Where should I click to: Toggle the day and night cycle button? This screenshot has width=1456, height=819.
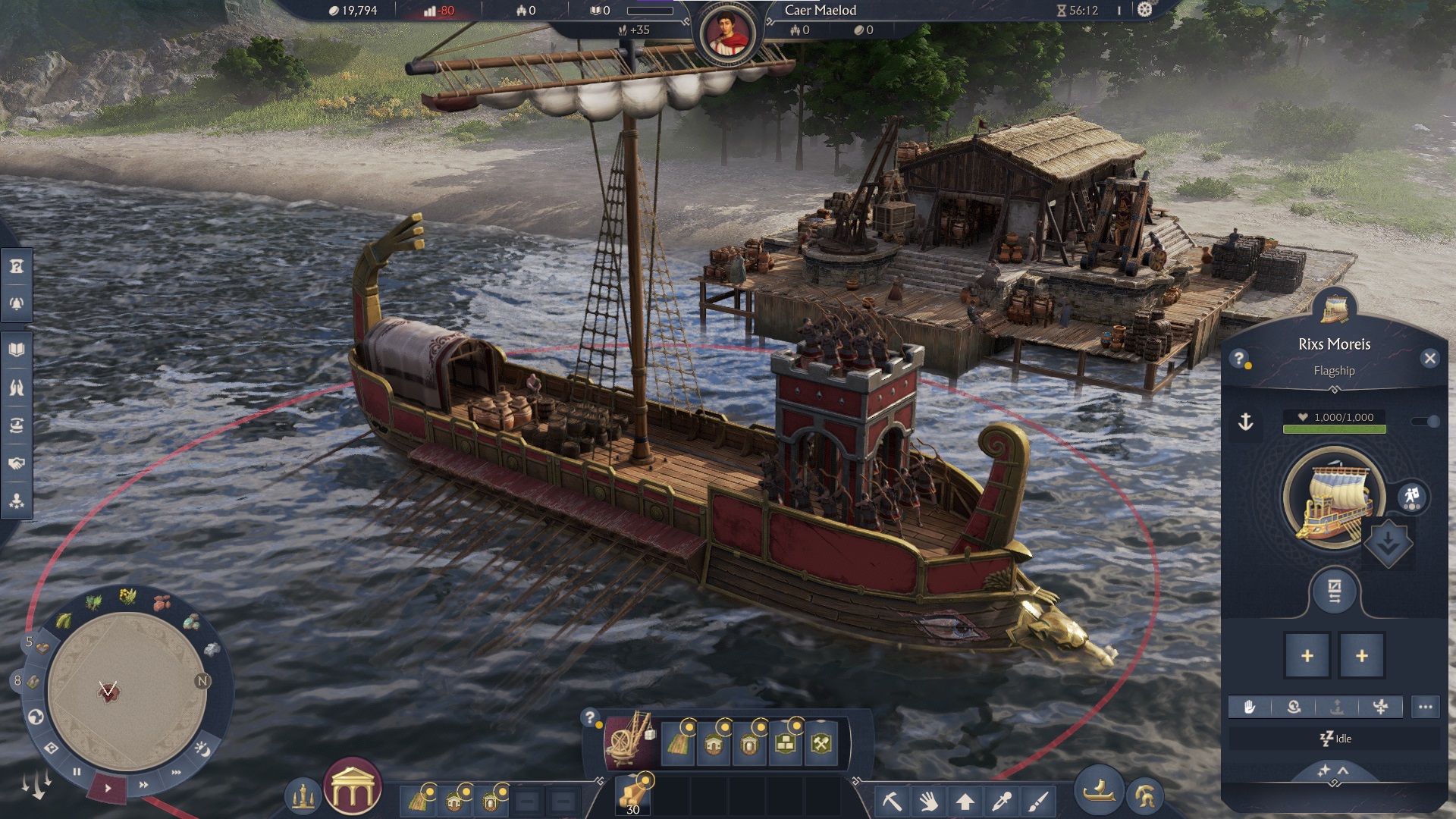tap(202, 748)
